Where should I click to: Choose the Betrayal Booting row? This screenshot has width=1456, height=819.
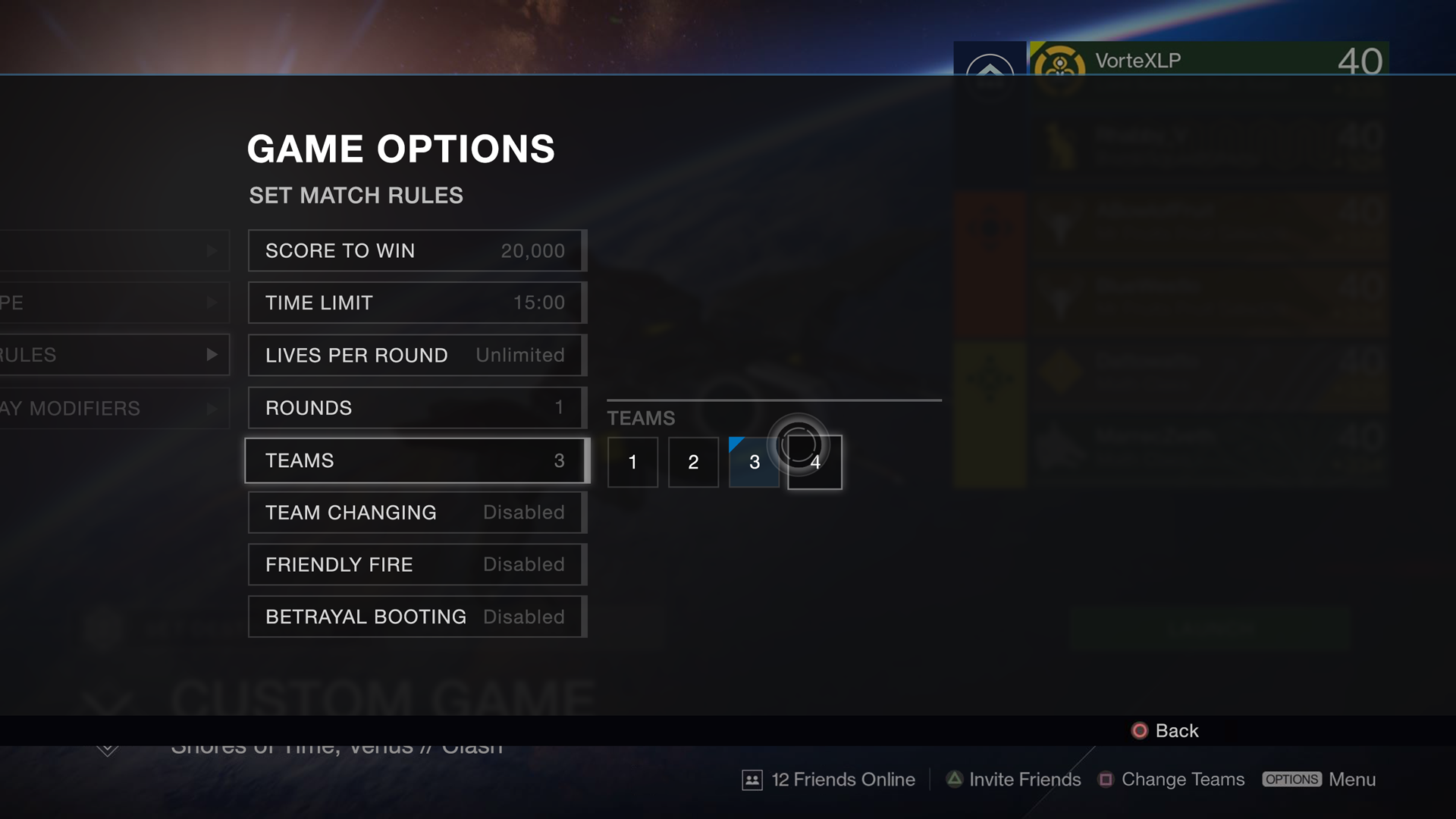pyautogui.click(x=416, y=617)
